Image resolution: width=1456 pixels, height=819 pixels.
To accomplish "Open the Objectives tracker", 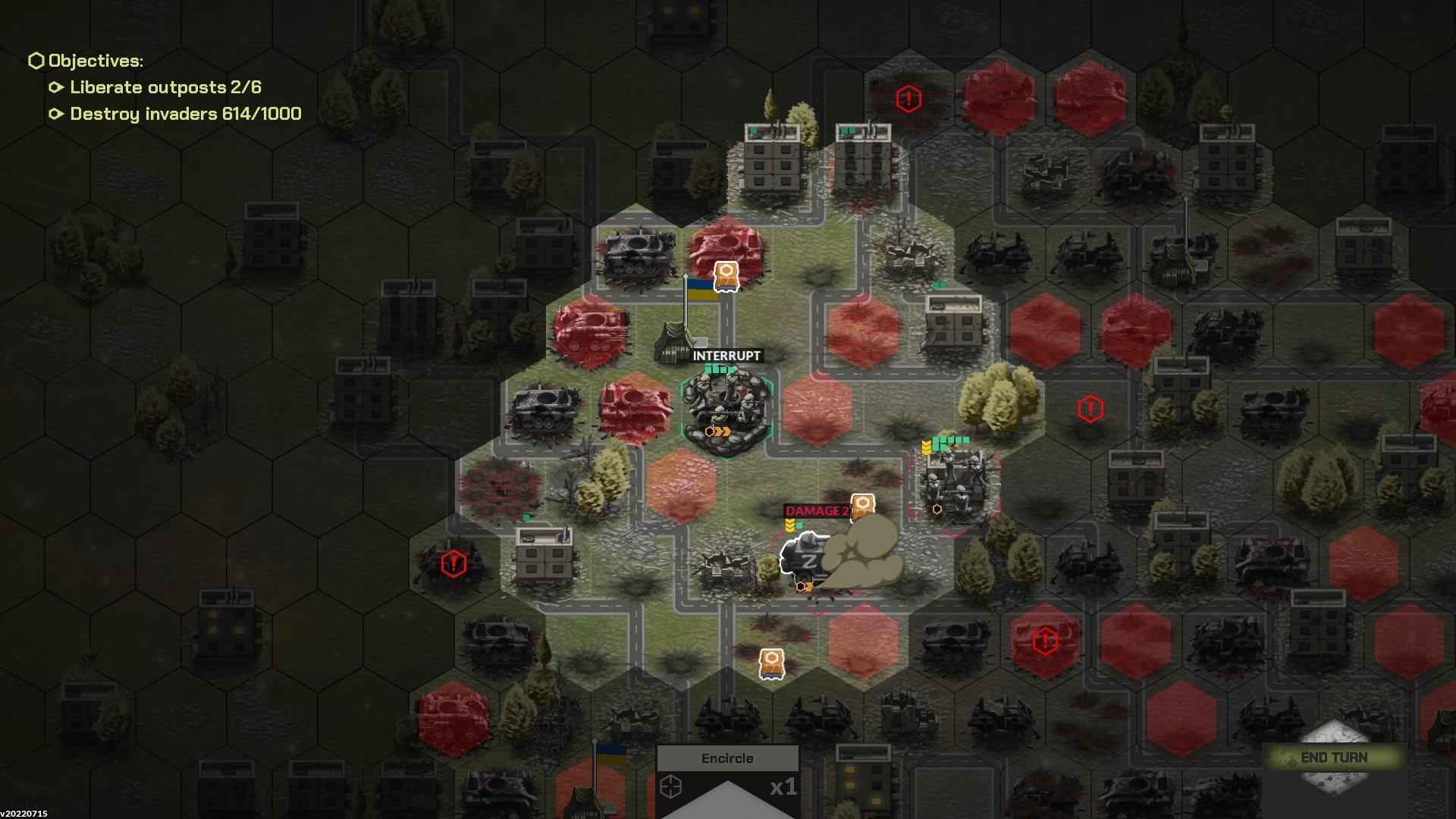I will [96, 61].
